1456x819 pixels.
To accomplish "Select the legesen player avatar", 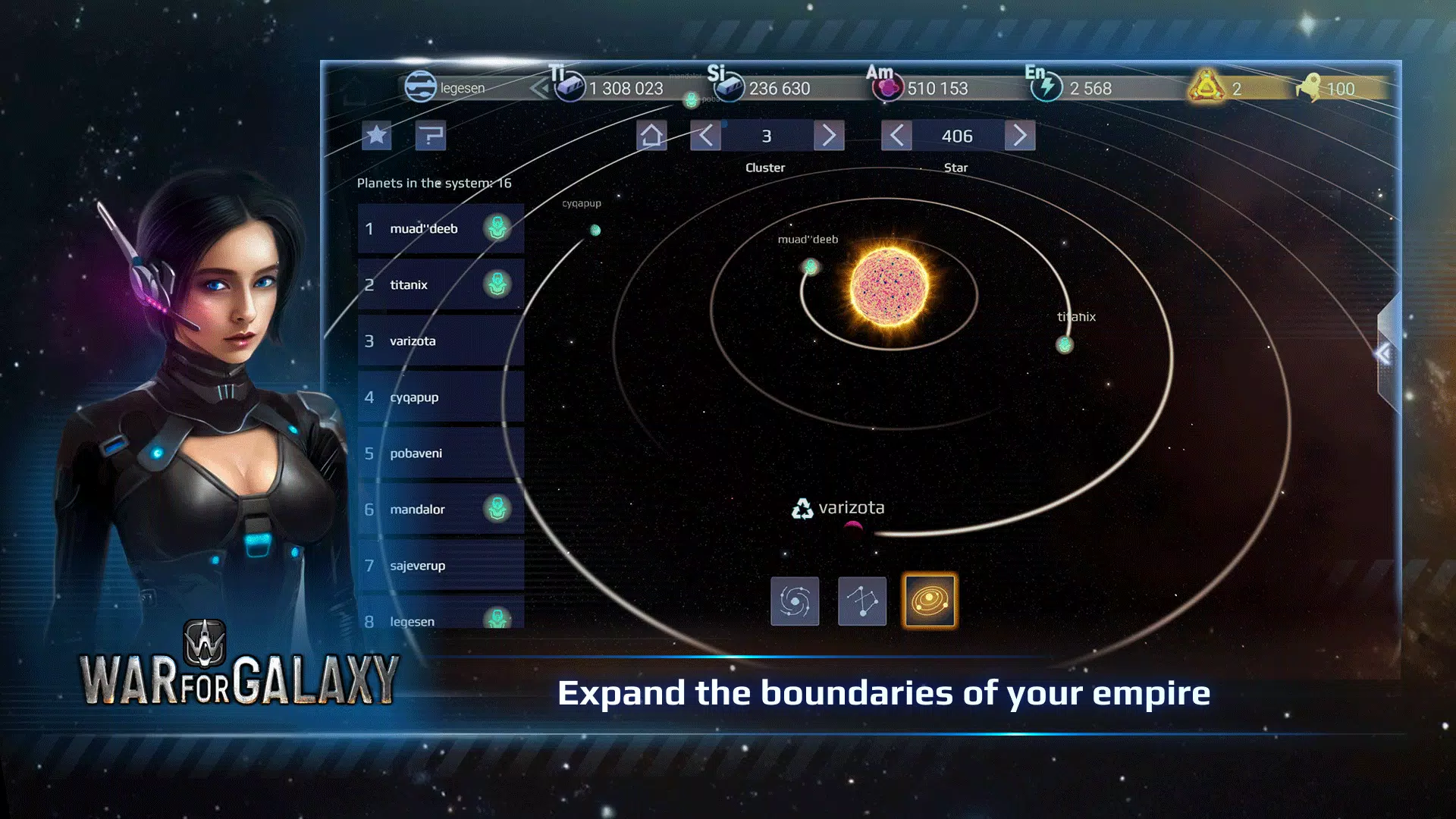I will pyautogui.click(x=419, y=87).
